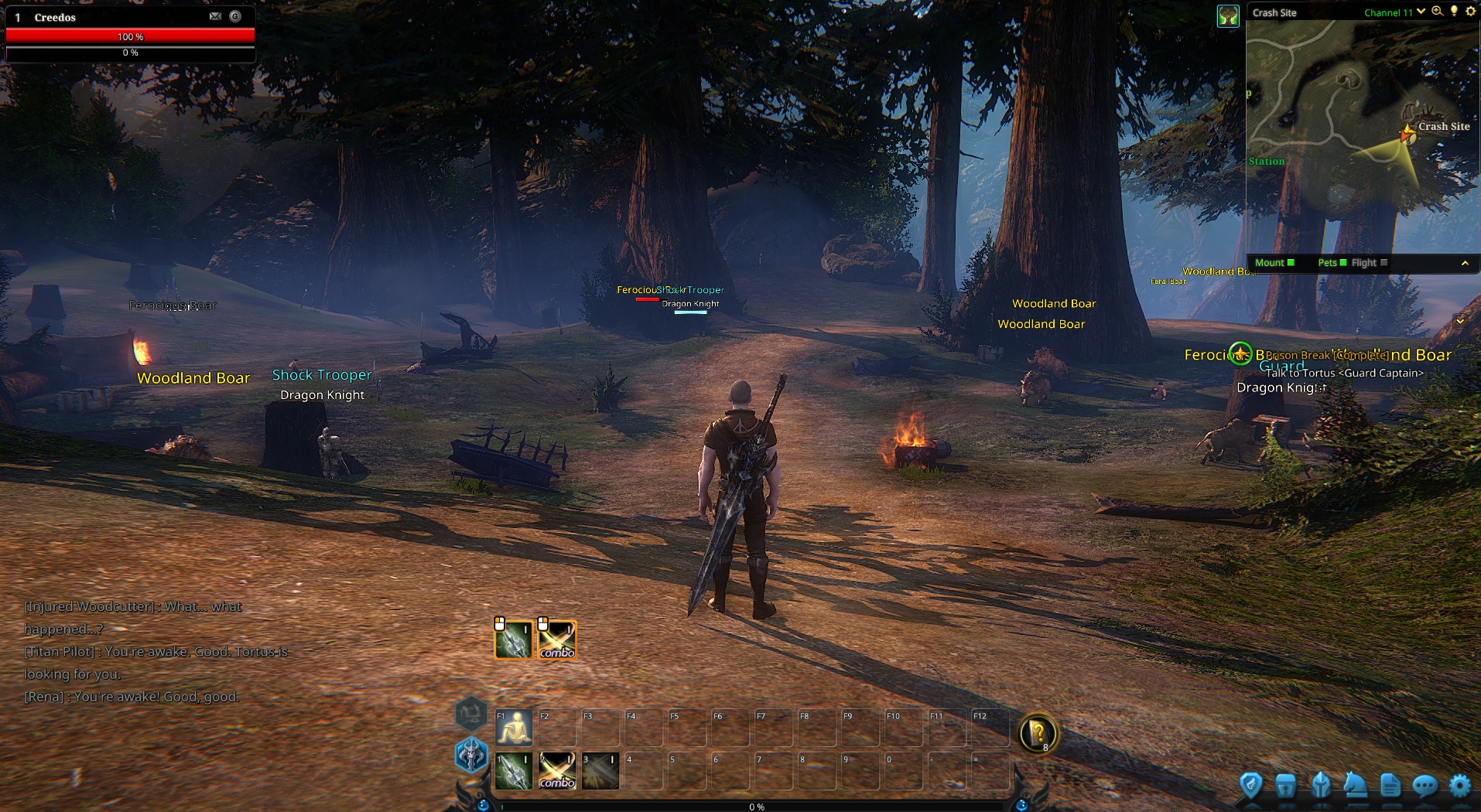This screenshot has width=1481, height=812.
Task: Toggle the Pets checkbox under the minimap
Action: (1343, 263)
